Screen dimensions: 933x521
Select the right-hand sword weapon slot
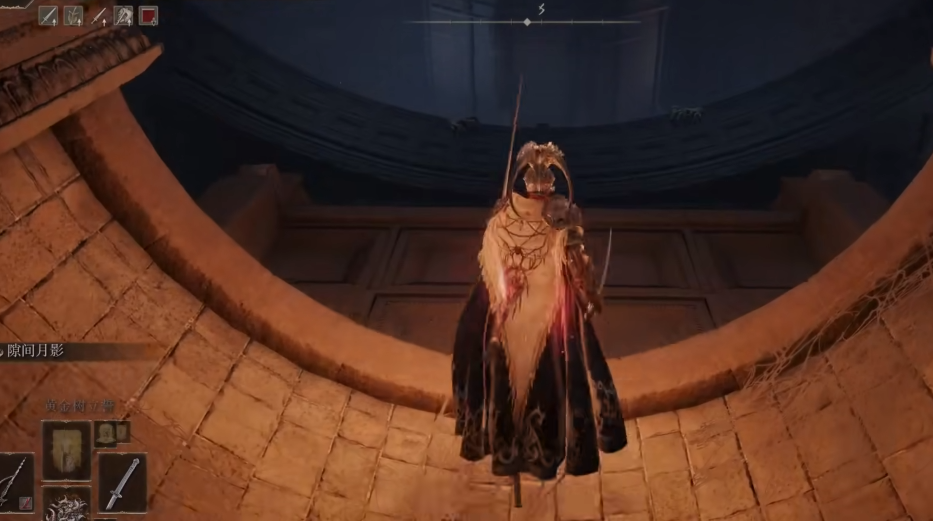coord(122,483)
